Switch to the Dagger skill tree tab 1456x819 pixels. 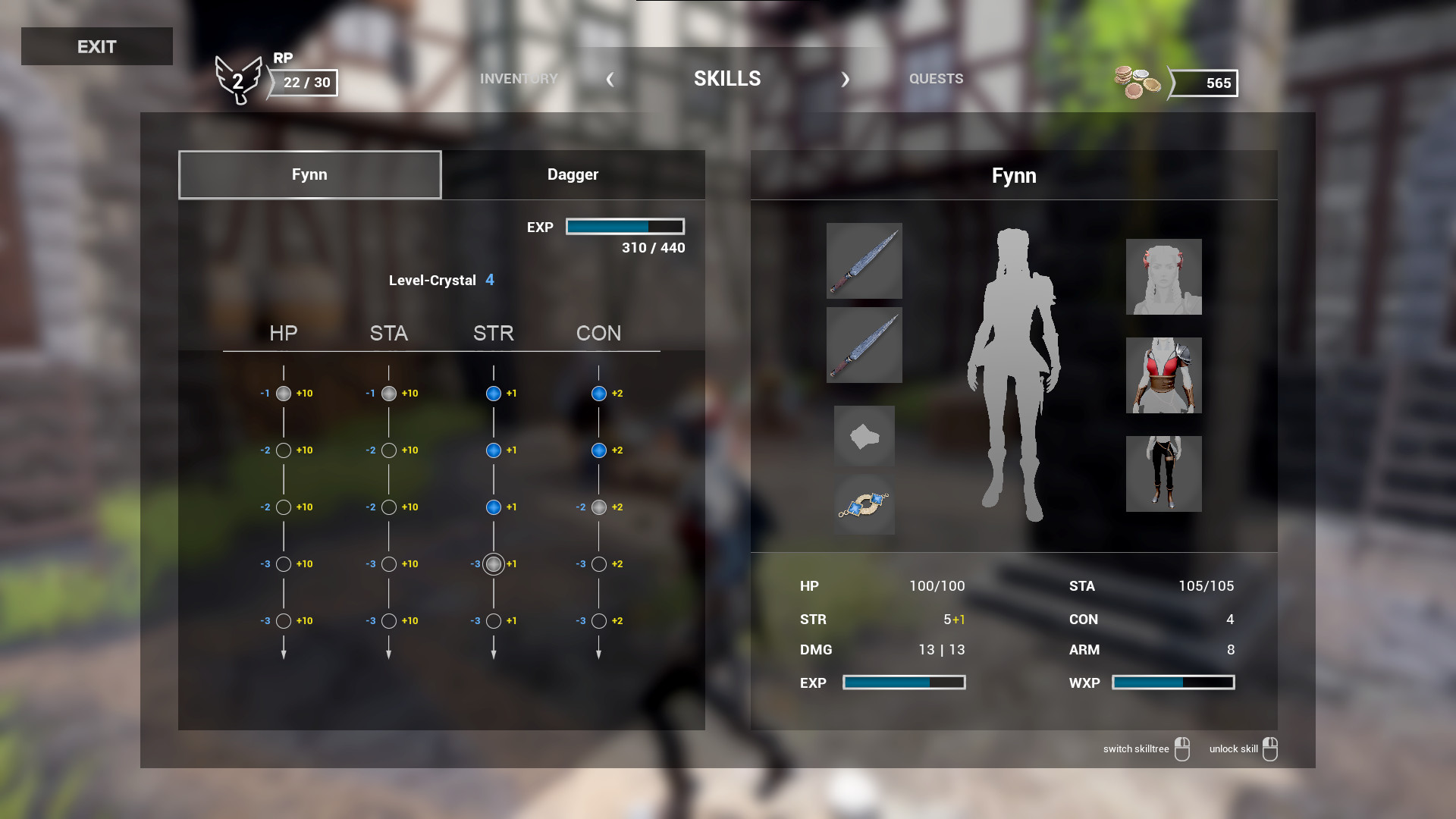point(573,174)
